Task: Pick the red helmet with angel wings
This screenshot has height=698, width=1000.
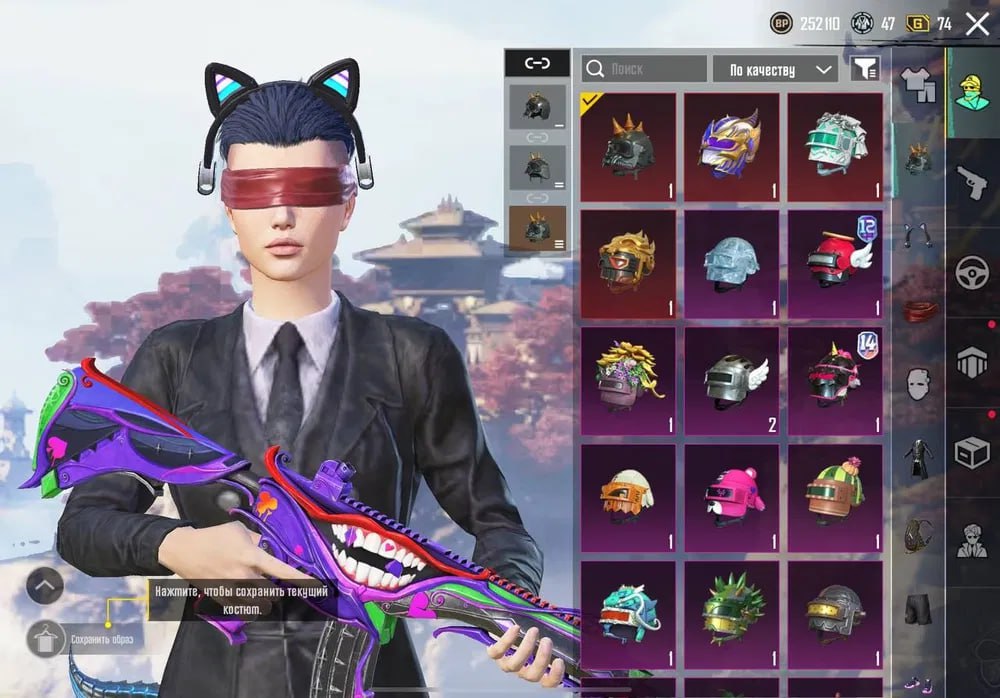Action: click(x=835, y=263)
